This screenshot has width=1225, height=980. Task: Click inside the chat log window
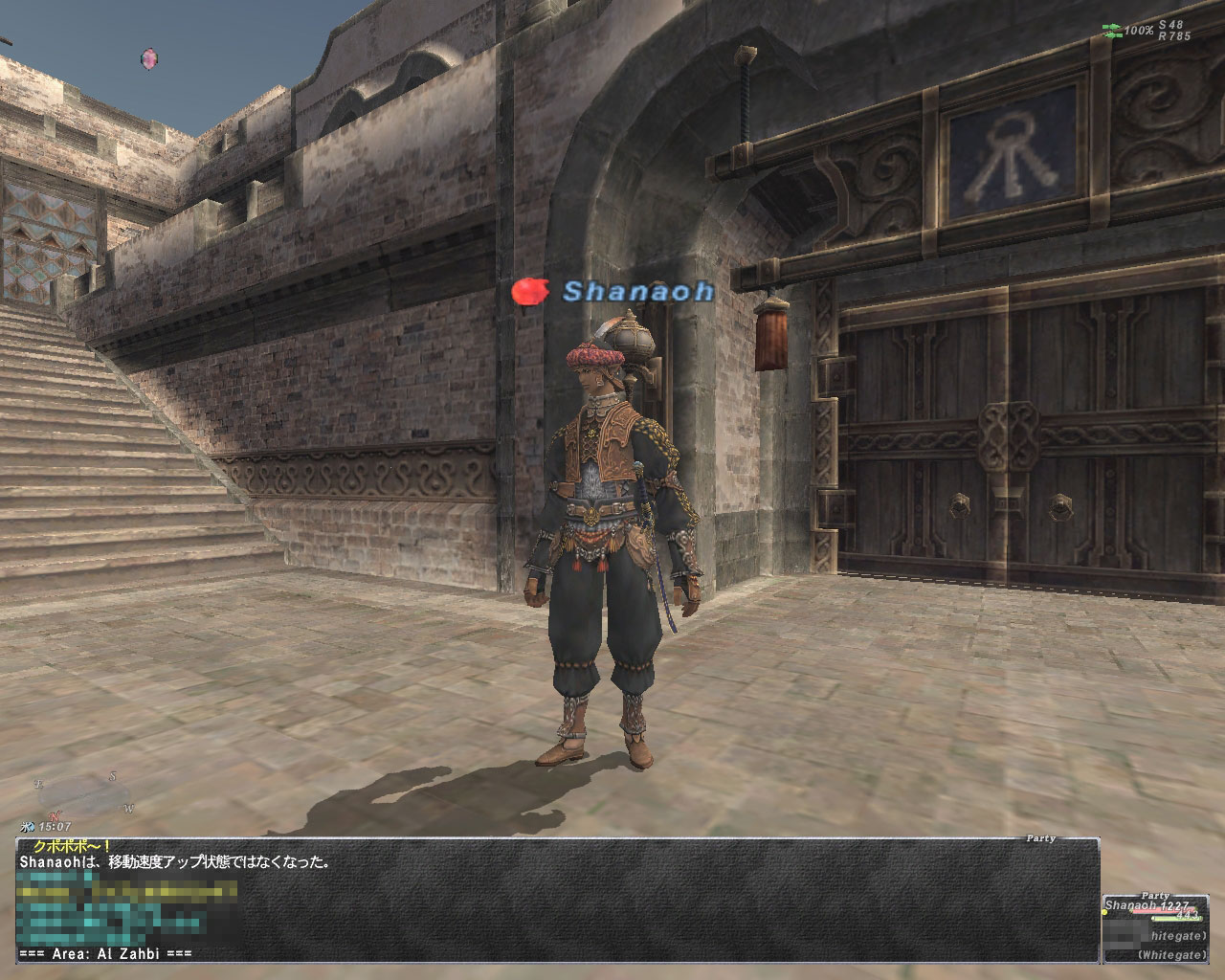coord(555,900)
